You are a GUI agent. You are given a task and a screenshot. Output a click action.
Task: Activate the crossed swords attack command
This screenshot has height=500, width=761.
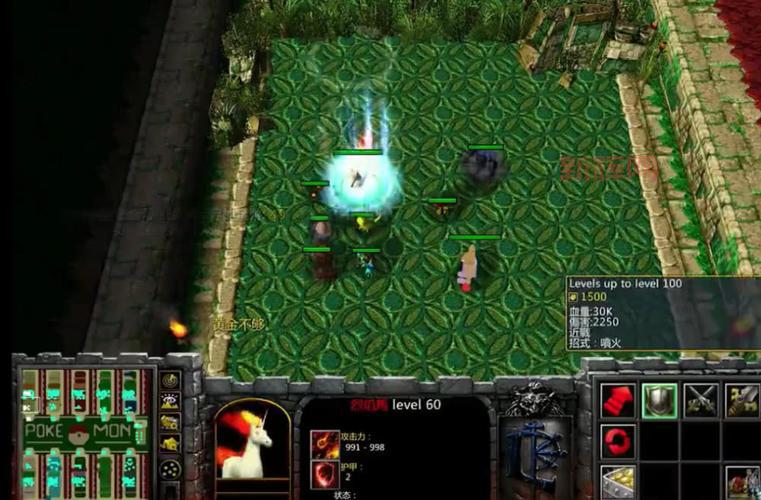(x=701, y=400)
